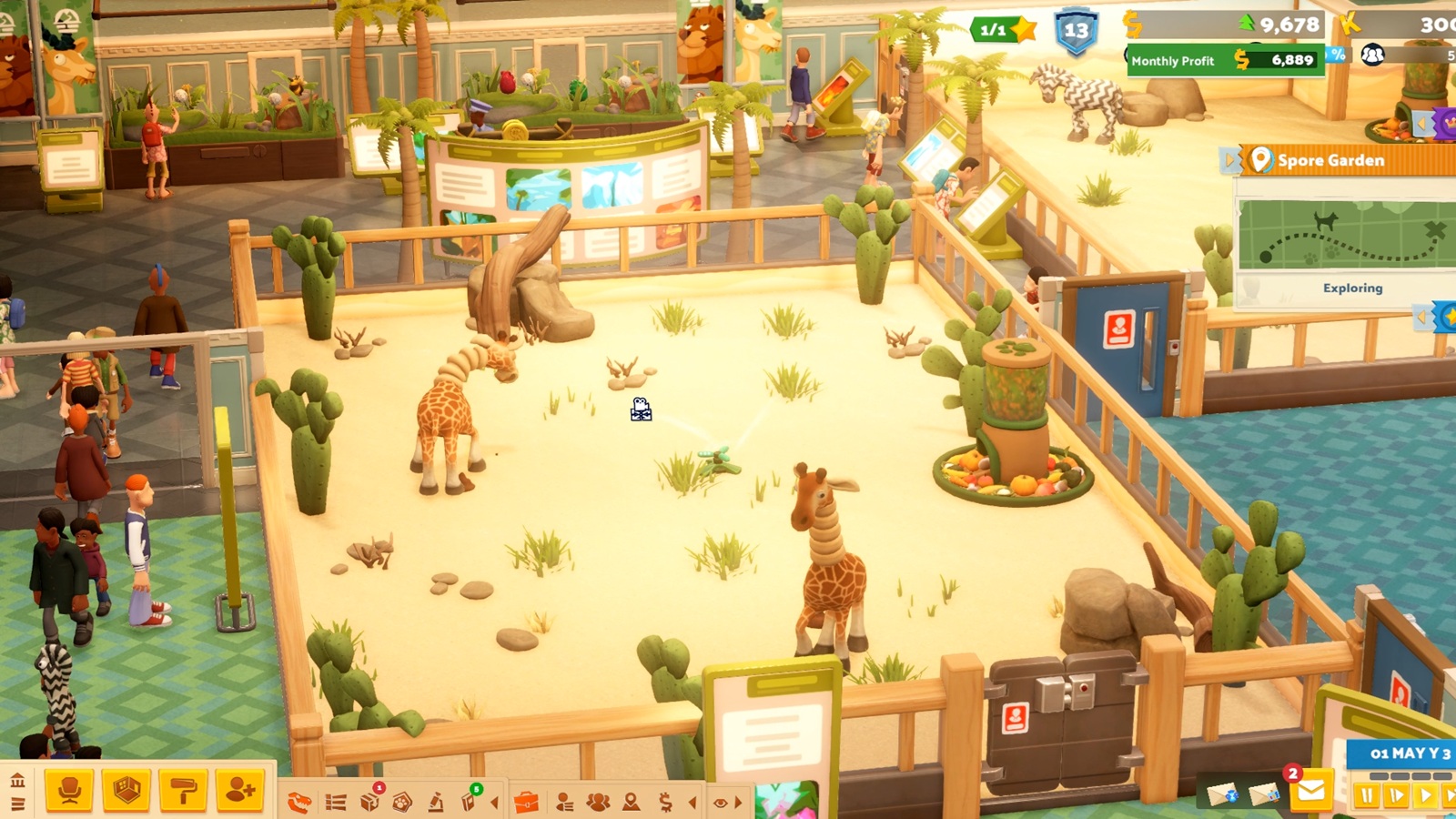Open the paw print card icon
This screenshot has width=1456, height=819.
click(x=402, y=802)
